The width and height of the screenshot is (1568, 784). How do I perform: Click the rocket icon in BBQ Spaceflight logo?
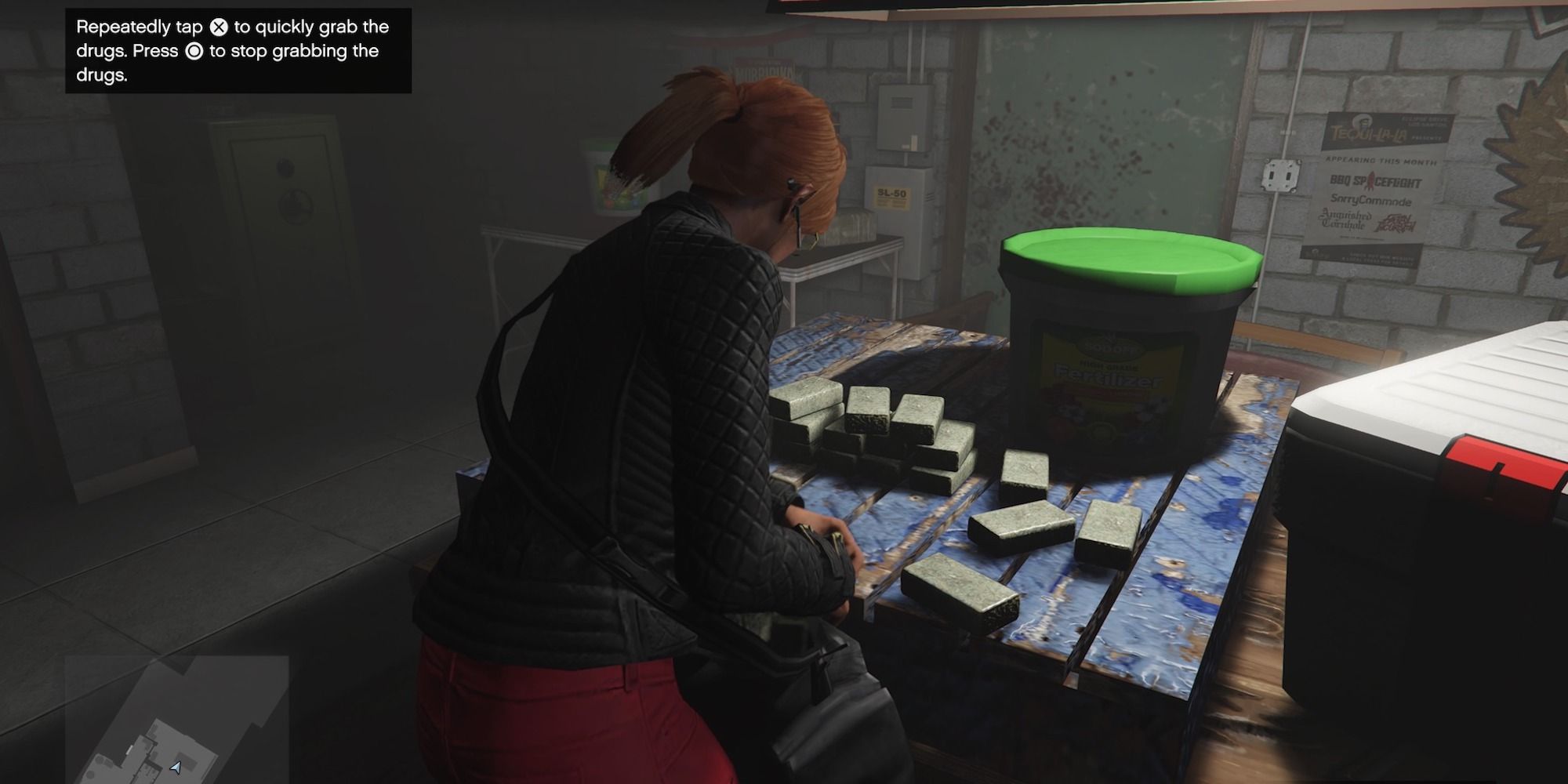point(1370,181)
